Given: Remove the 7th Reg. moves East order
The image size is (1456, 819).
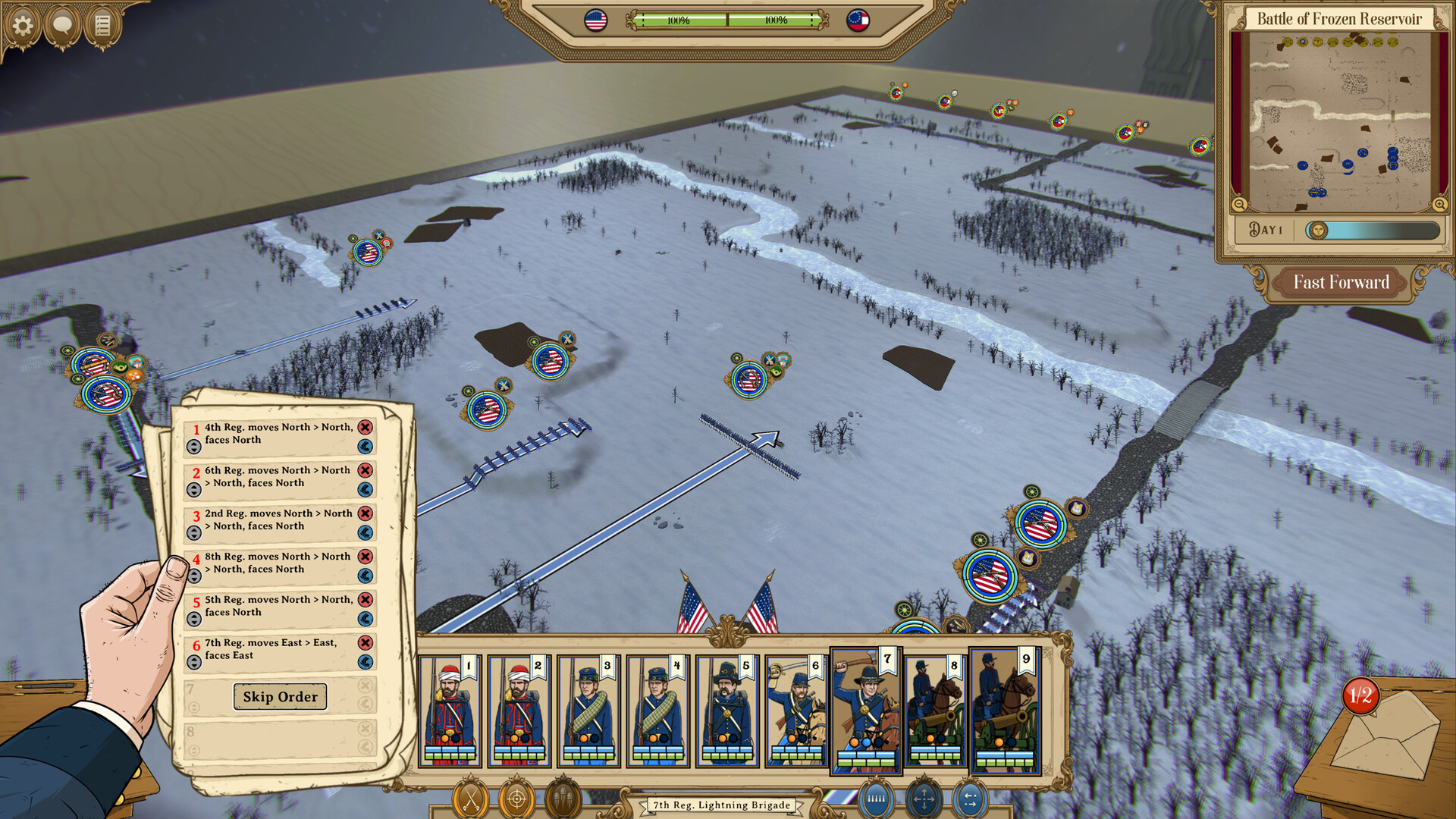Looking at the screenshot, I should pyautogui.click(x=366, y=643).
